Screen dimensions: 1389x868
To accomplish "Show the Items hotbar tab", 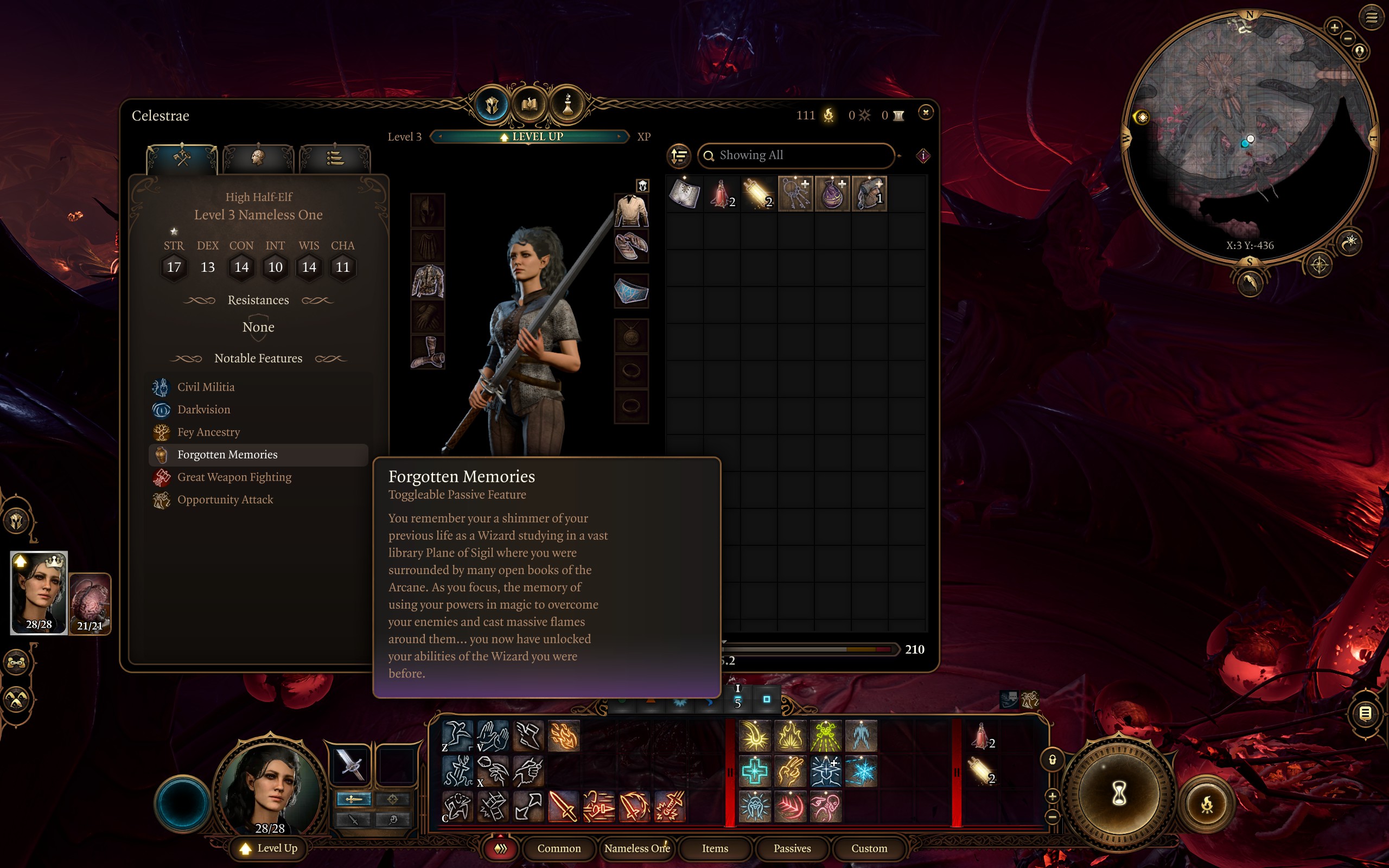I will click(x=715, y=848).
